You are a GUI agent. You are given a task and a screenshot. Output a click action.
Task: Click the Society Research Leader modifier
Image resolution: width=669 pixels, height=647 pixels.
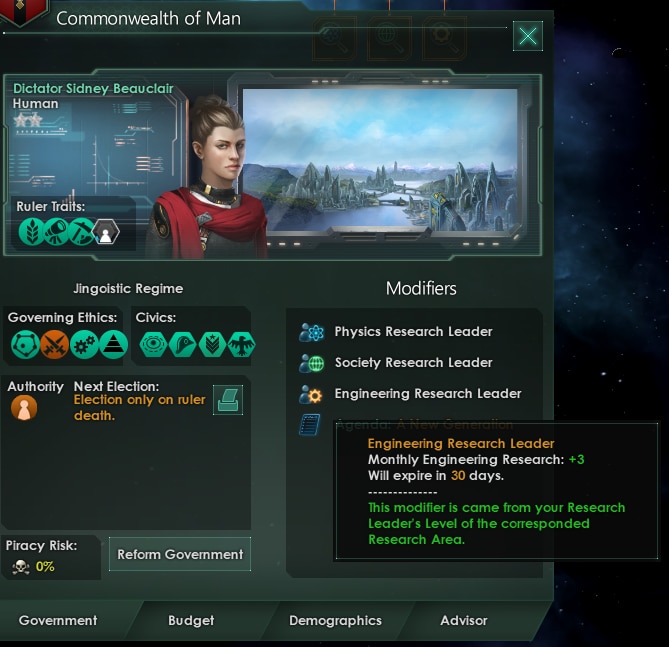[x=412, y=363]
